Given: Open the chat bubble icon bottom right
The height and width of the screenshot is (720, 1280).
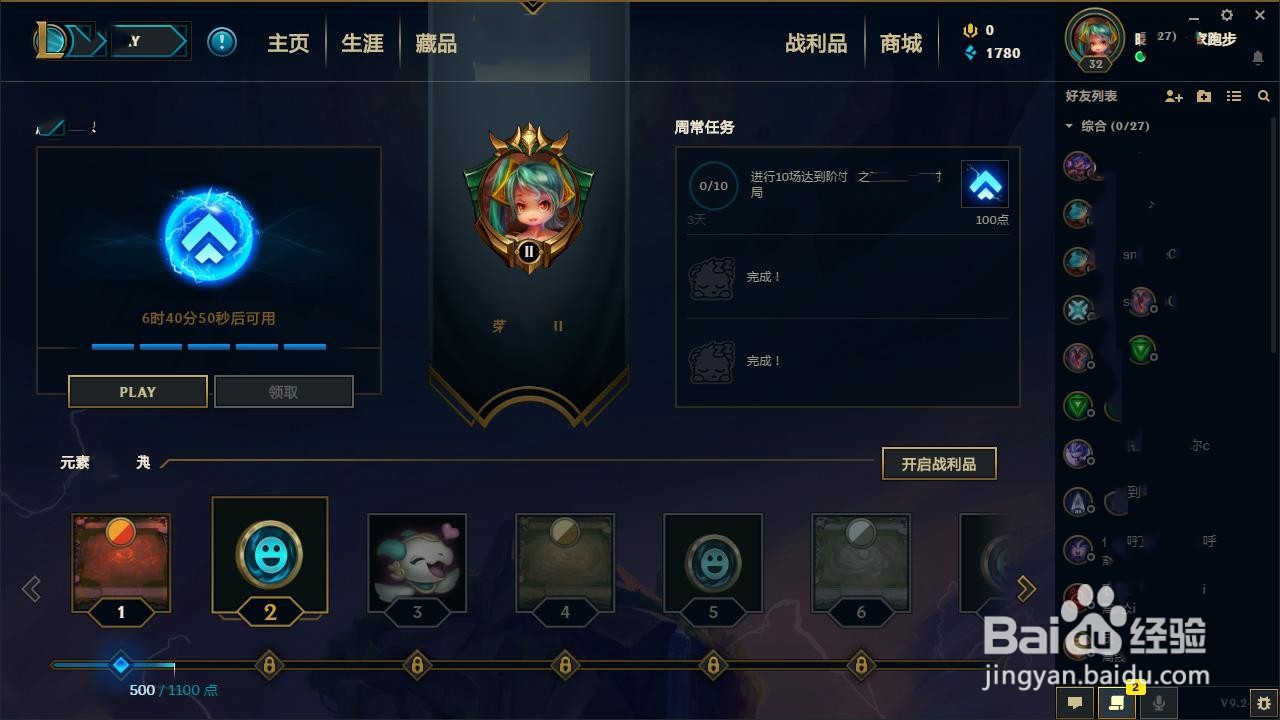Looking at the screenshot, I should click(1073, 703).
